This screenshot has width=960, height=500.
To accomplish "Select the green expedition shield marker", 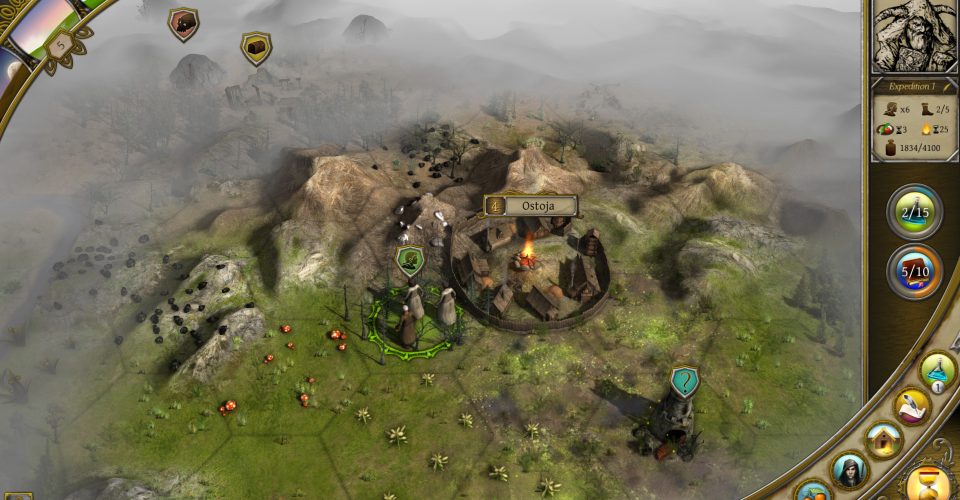I will pyautogui.click(x=410, y=261).
